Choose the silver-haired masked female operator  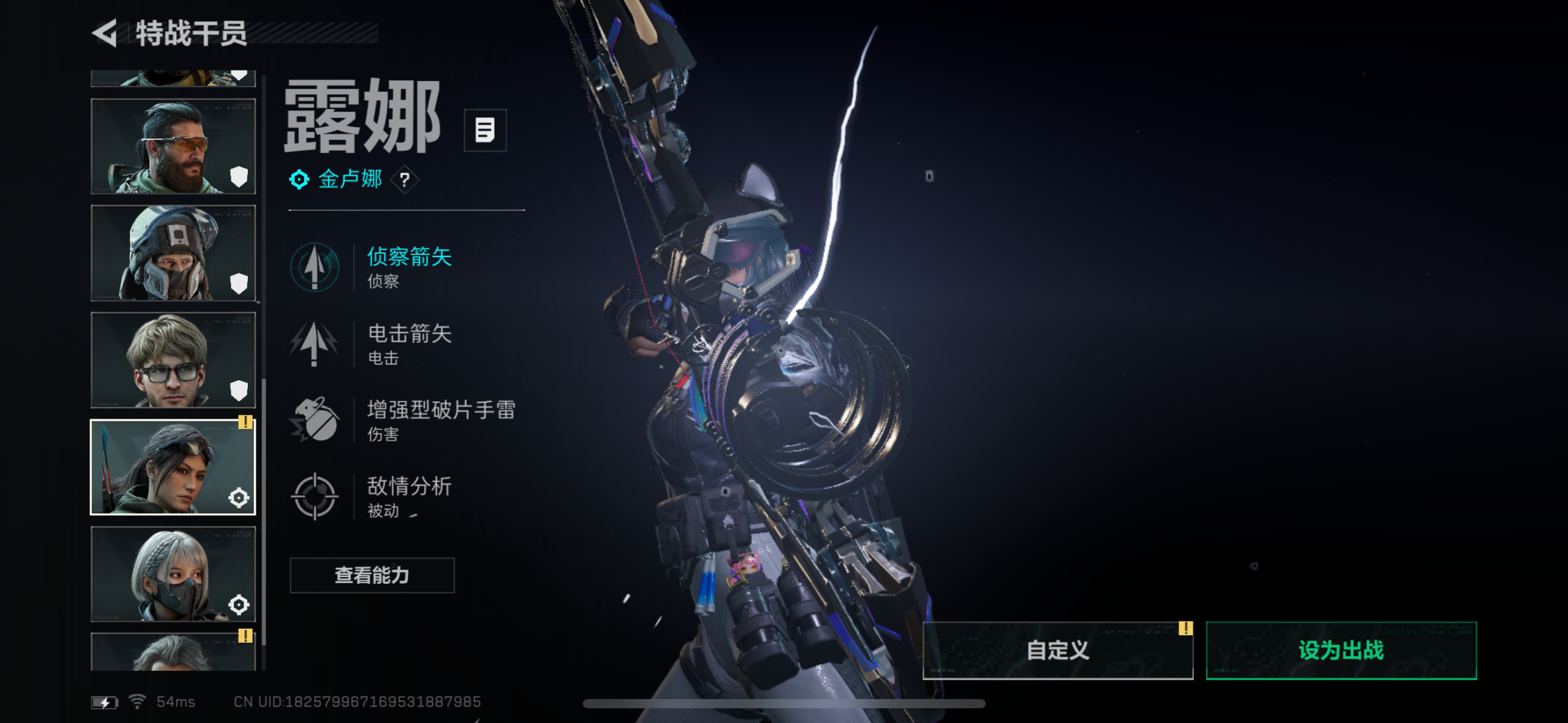173,574
